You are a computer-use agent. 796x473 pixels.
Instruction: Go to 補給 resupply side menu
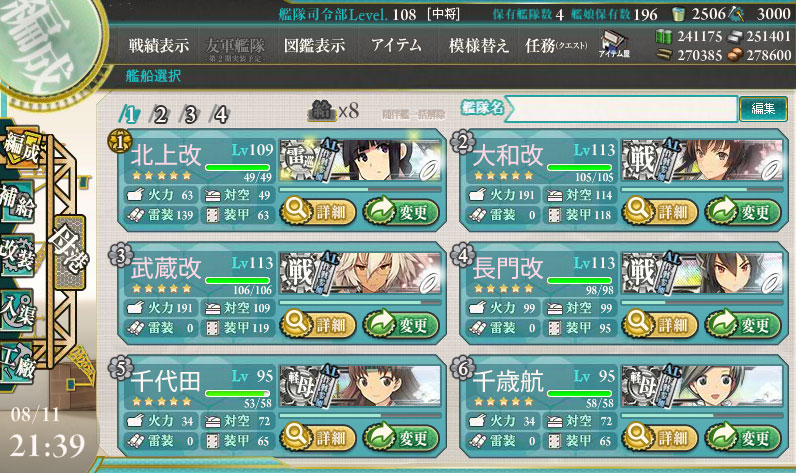22,195
